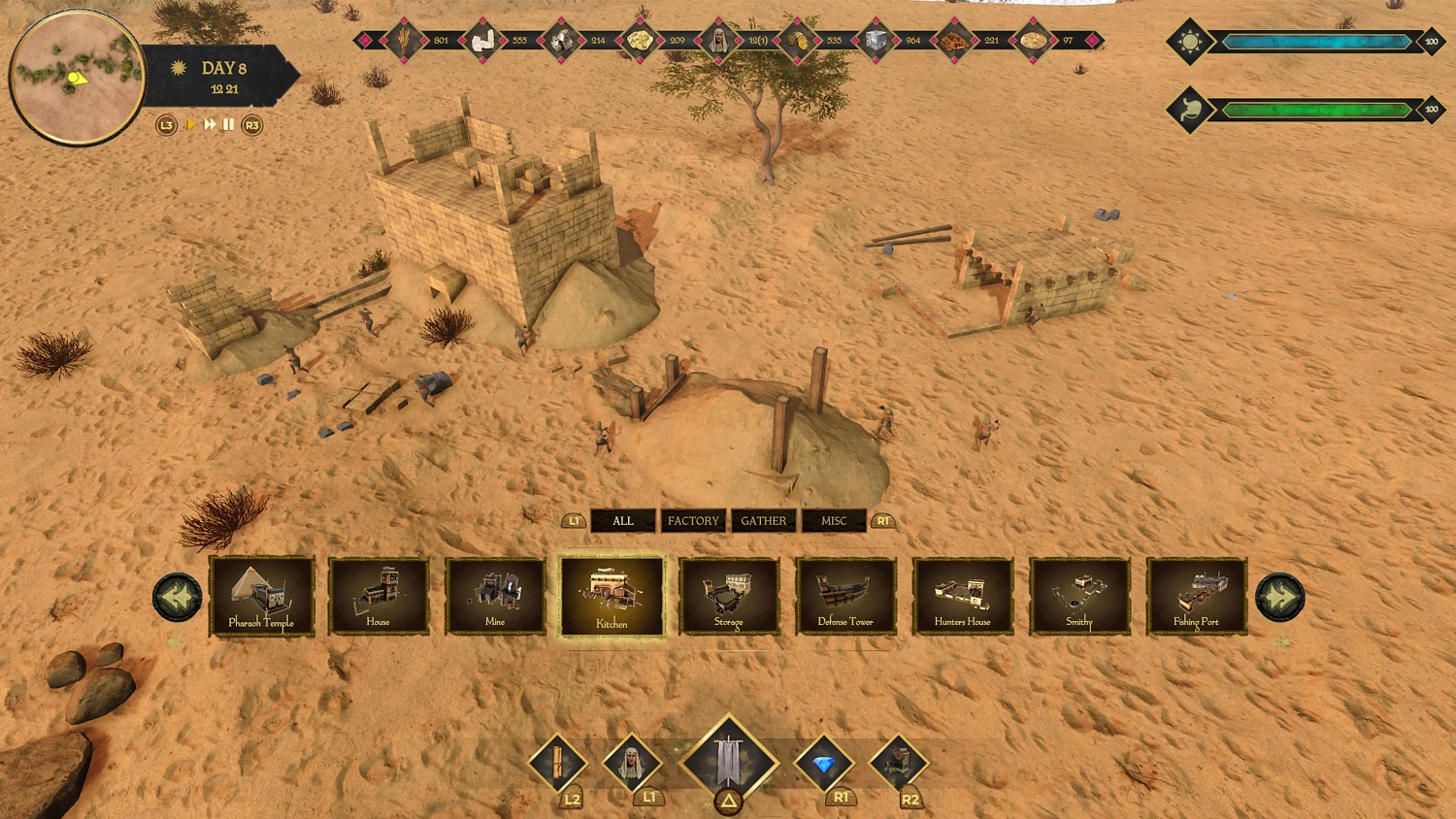
Task: Switch to the GATHER category tab
Action: coord(764,521)
